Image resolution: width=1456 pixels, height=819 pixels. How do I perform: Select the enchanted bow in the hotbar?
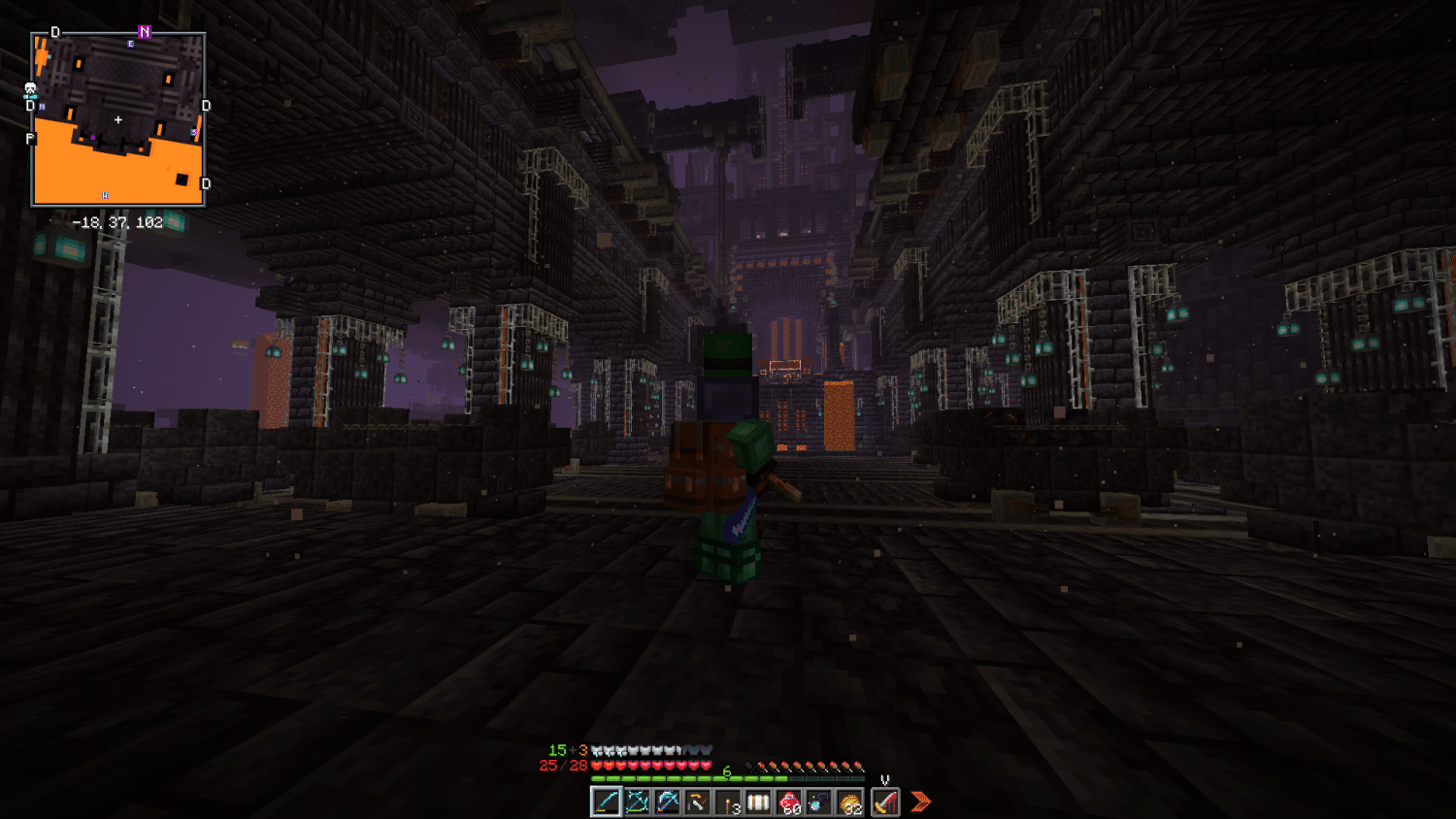[639, 803]
